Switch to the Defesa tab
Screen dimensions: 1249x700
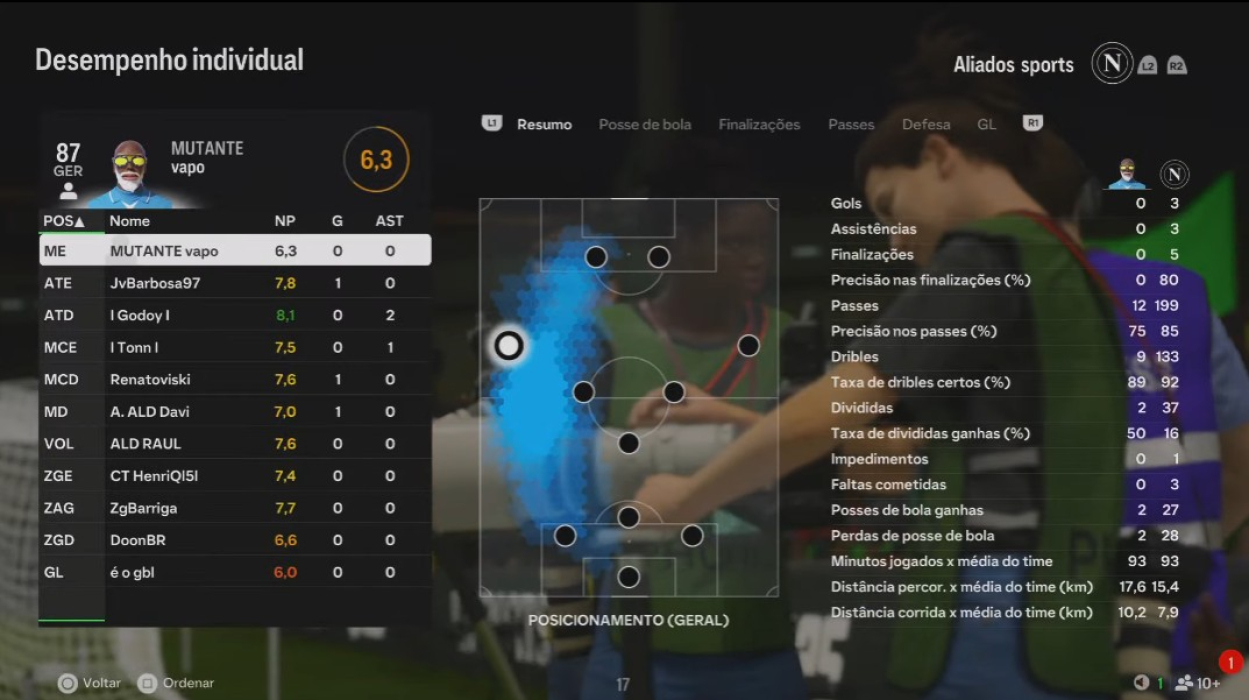pos(926,125)
